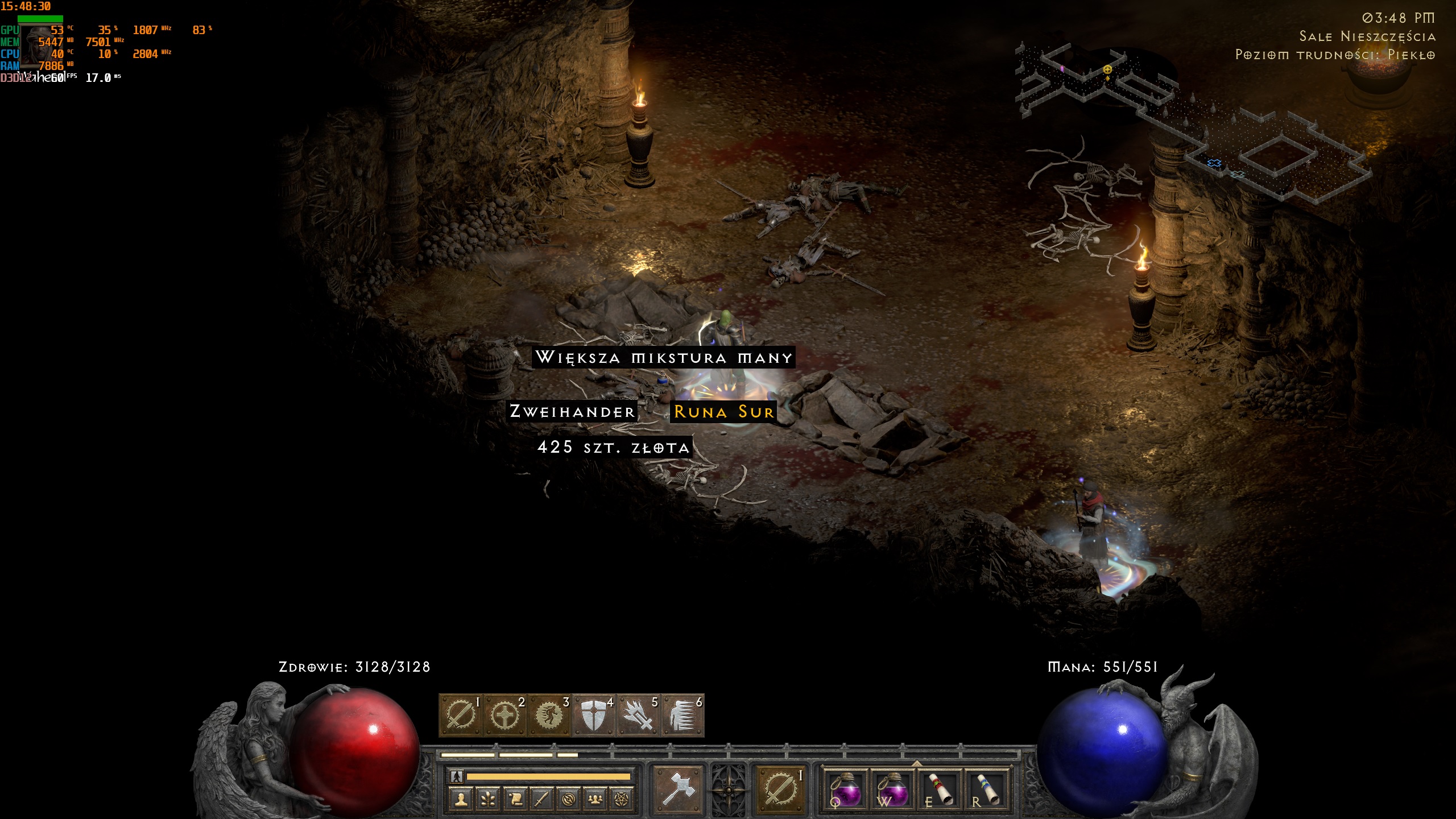This screenshot has height=819, width=1456.
Task: Open the left-click hammer skill selector
Action: tap(678, 789)
